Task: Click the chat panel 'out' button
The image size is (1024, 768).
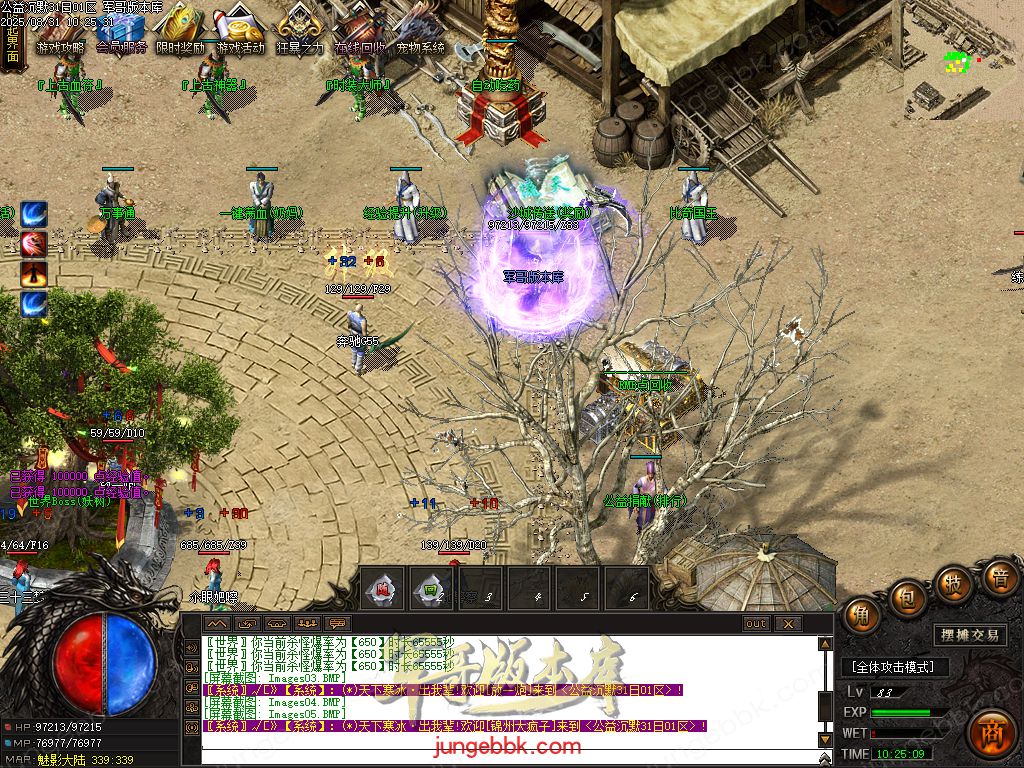Action: pyautogui.click(x=756, y=624)
